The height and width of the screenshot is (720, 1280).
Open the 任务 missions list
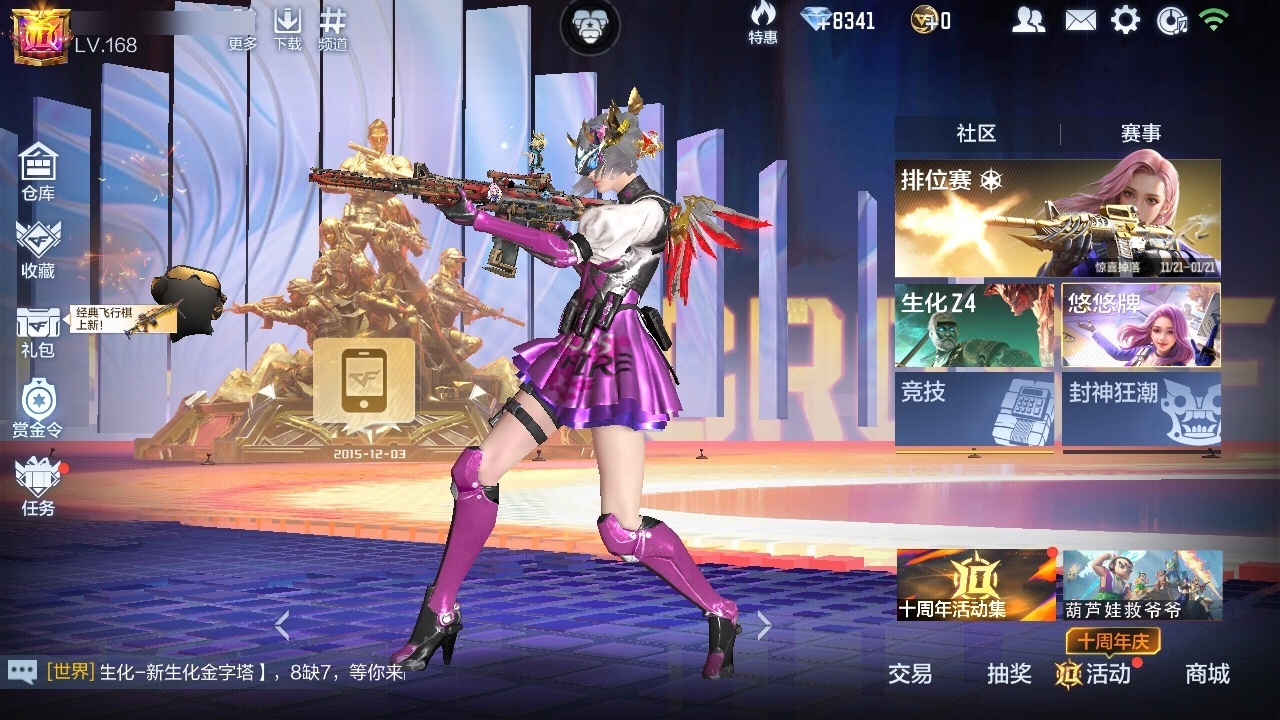click(x=38, y=487)
